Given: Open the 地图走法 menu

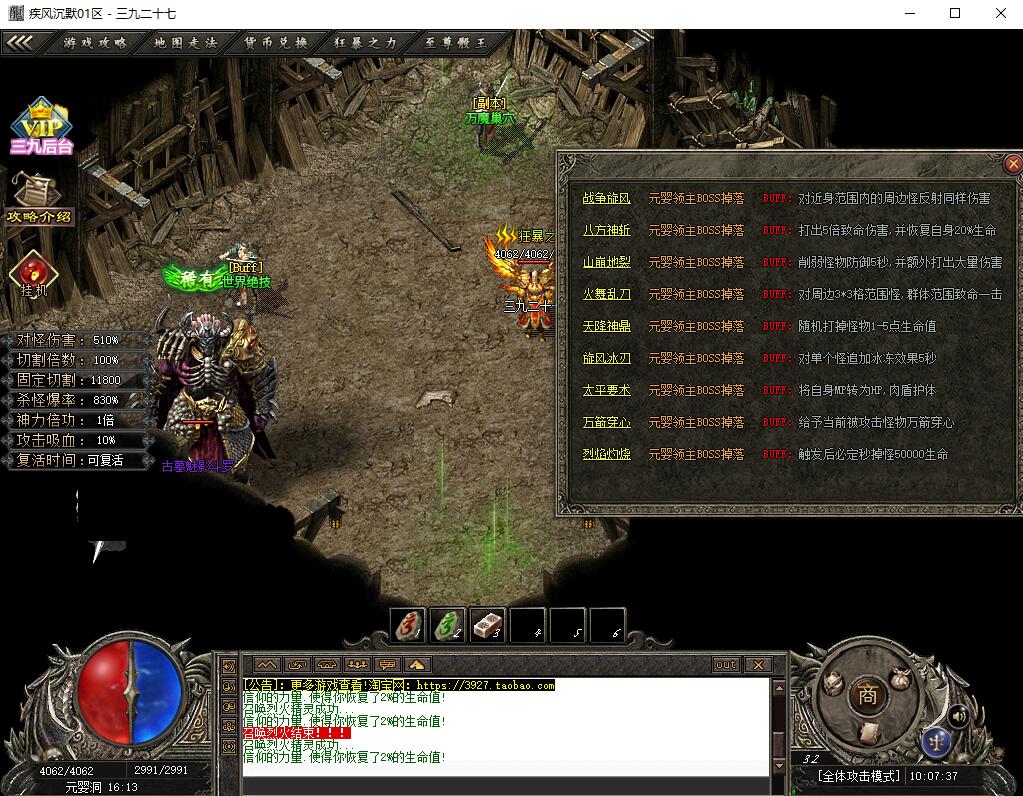Looking at the screenshot, I should 185,43.
